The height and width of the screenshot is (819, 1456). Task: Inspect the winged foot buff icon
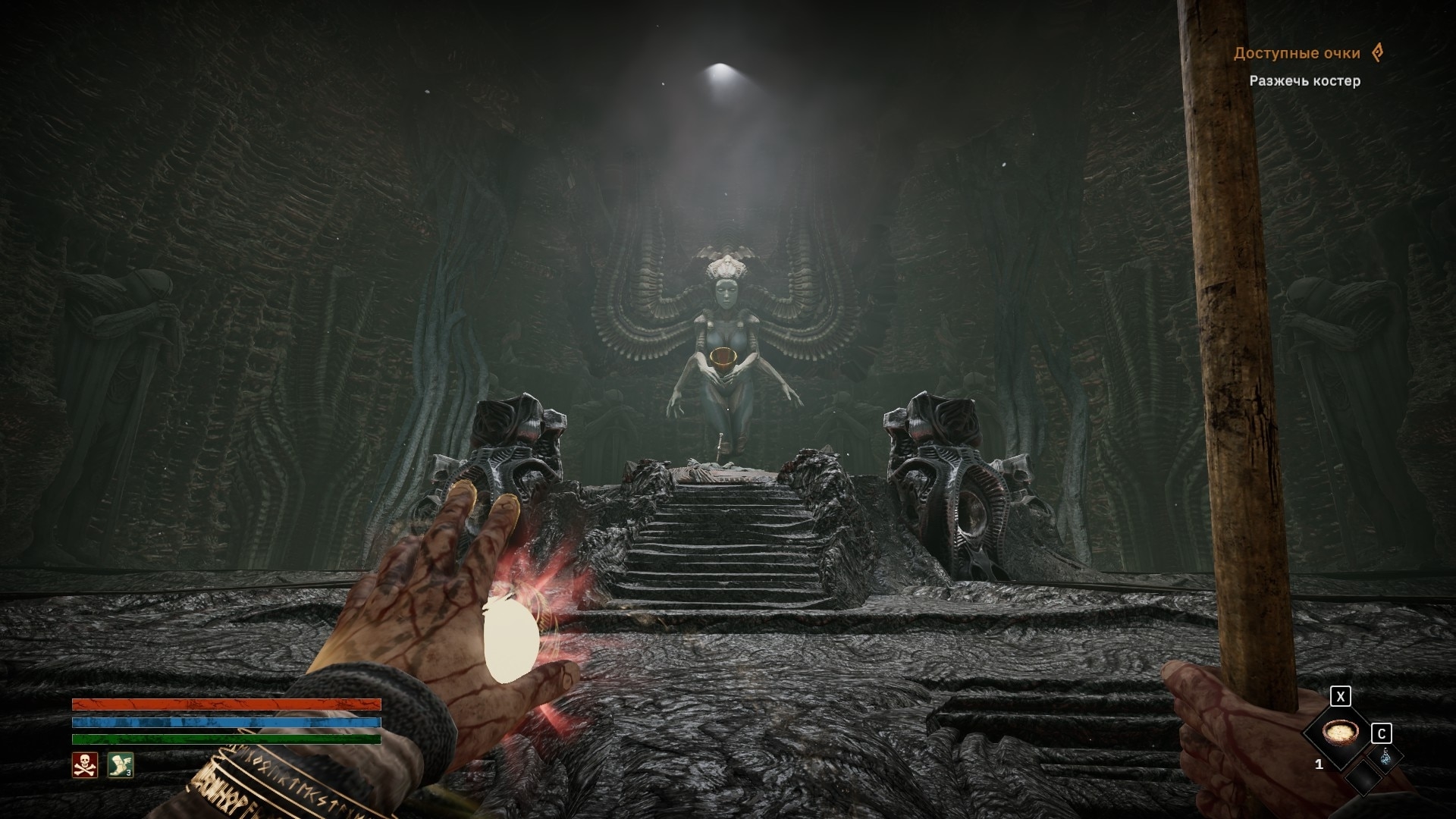click(x=120, y=765)
